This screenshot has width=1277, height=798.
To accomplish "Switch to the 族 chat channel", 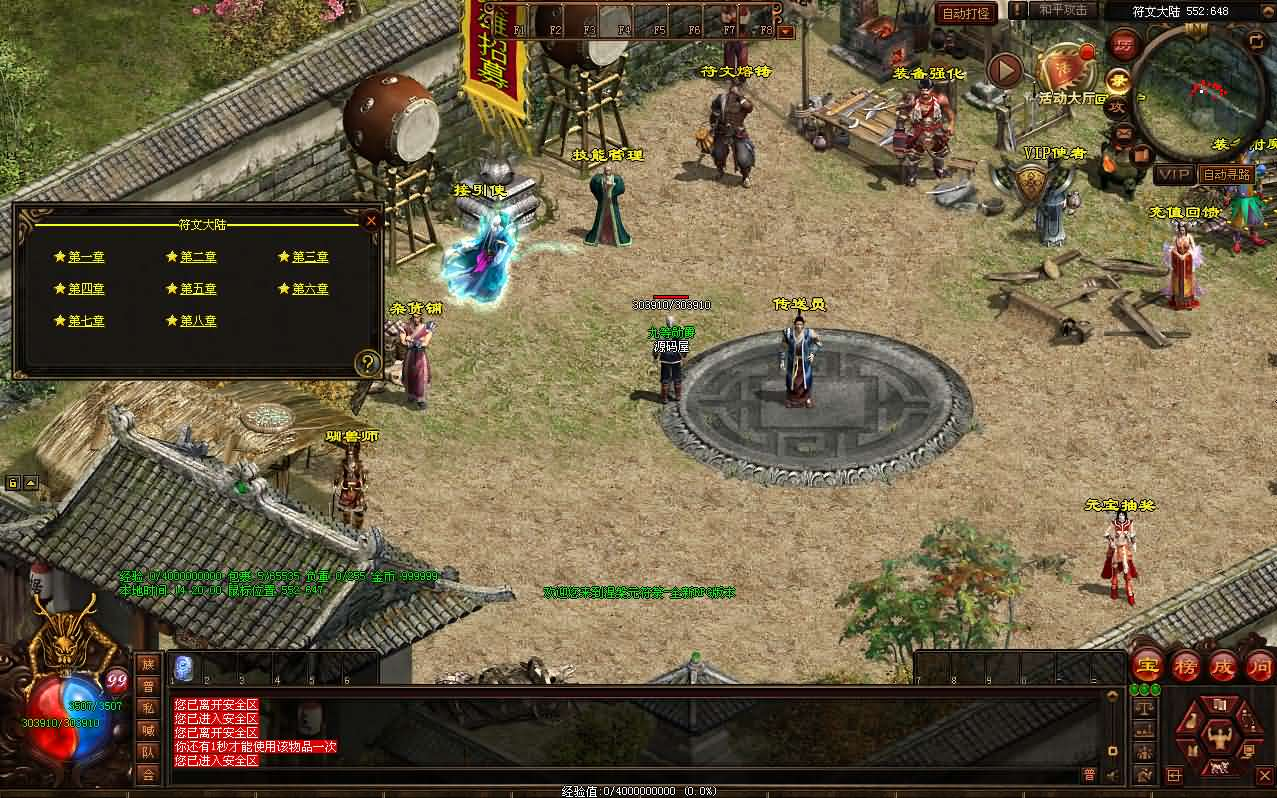I will click(148, 664).
